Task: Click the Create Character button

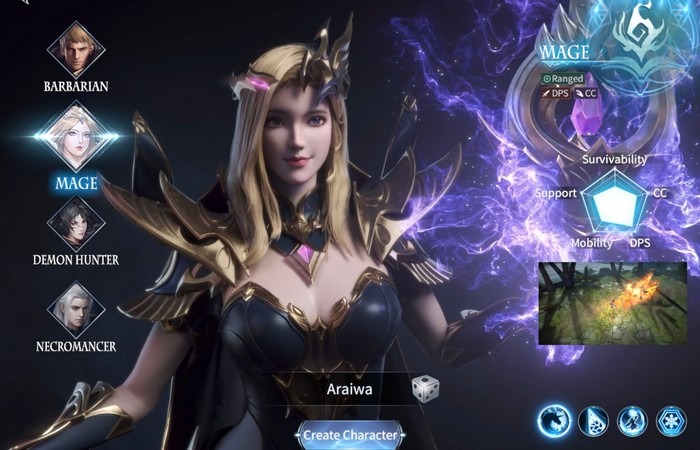Action: 350,435
